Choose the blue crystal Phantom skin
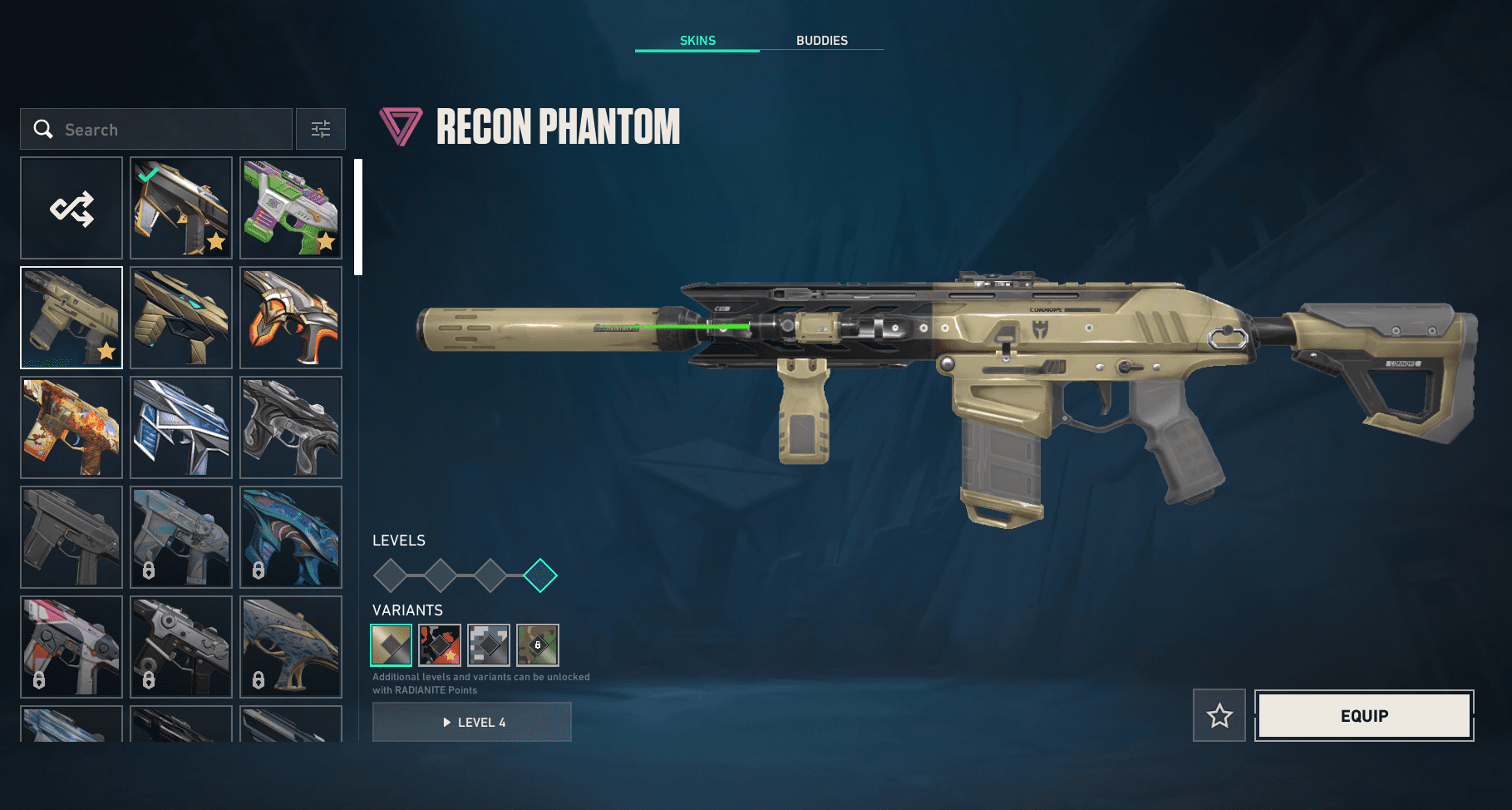The height and width of the screenshot is (810, 1512). (181, 427)
